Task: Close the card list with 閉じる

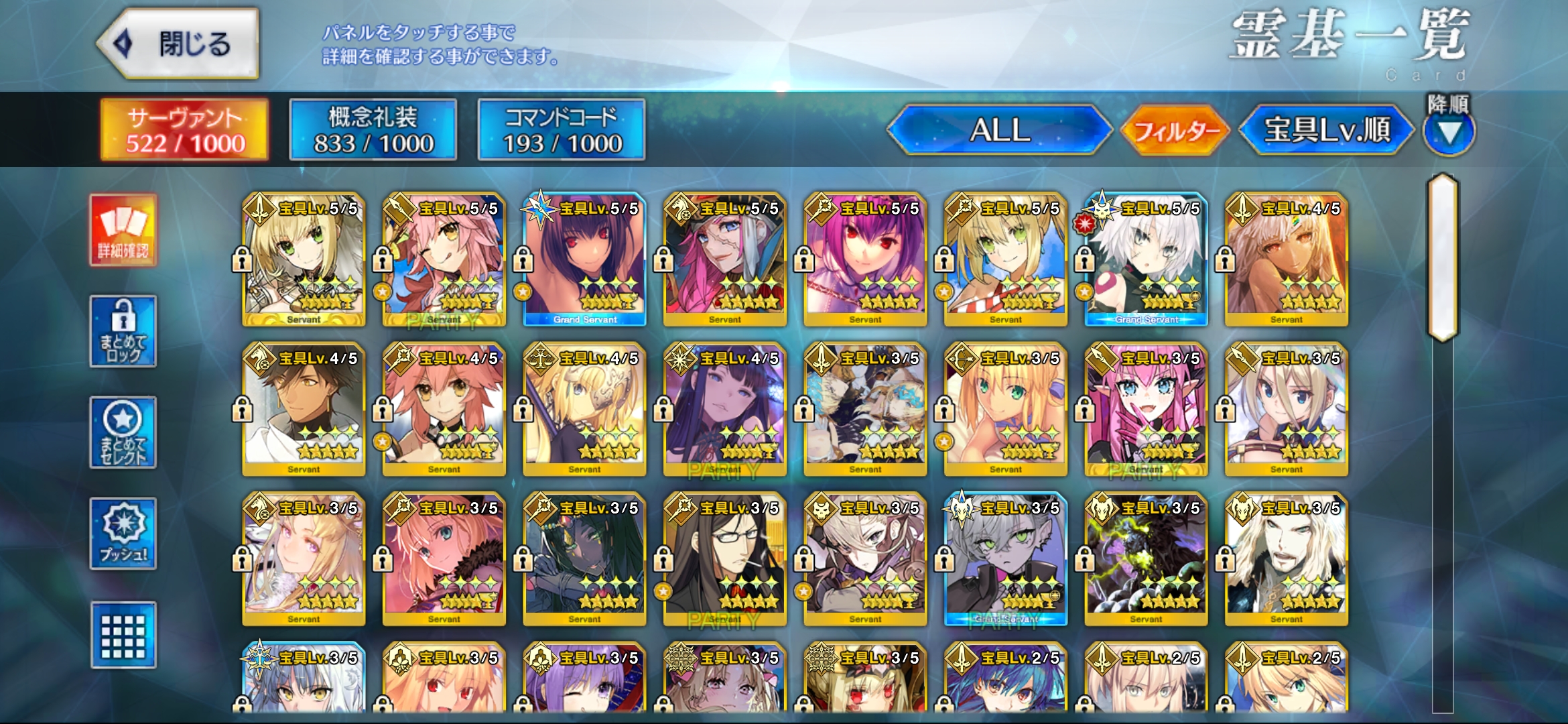Action: (178, 44)
